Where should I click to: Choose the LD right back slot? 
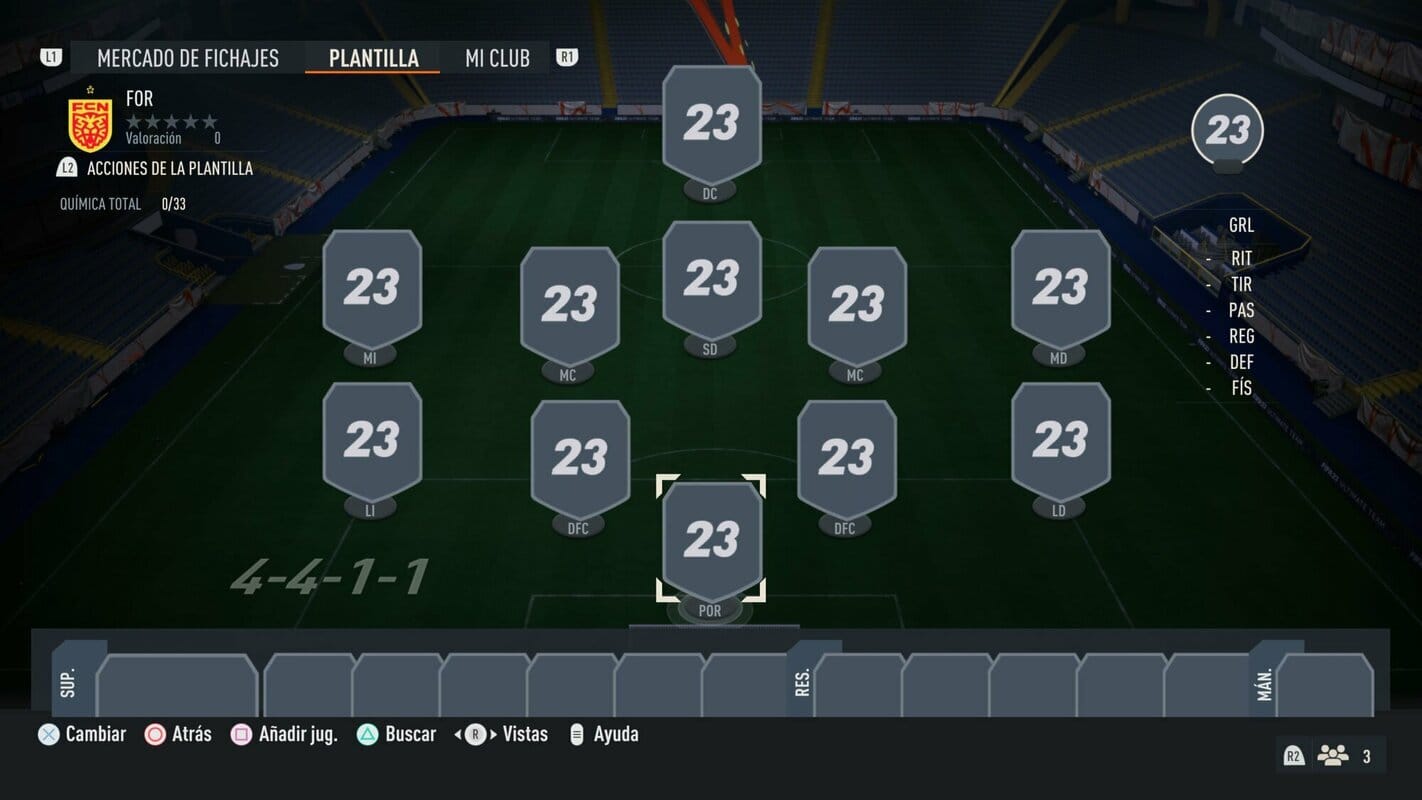[1060, 441]
